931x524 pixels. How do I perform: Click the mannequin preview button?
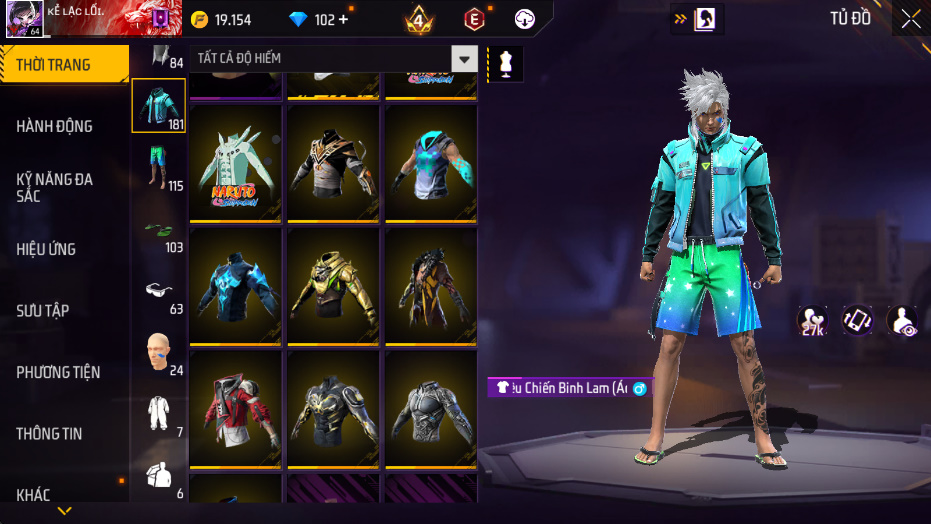(505, 63)
